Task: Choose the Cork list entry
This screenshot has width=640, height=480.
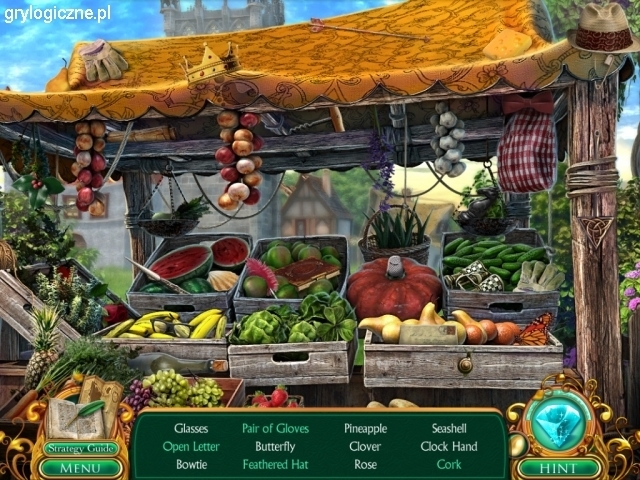Action: pos(449,464)
